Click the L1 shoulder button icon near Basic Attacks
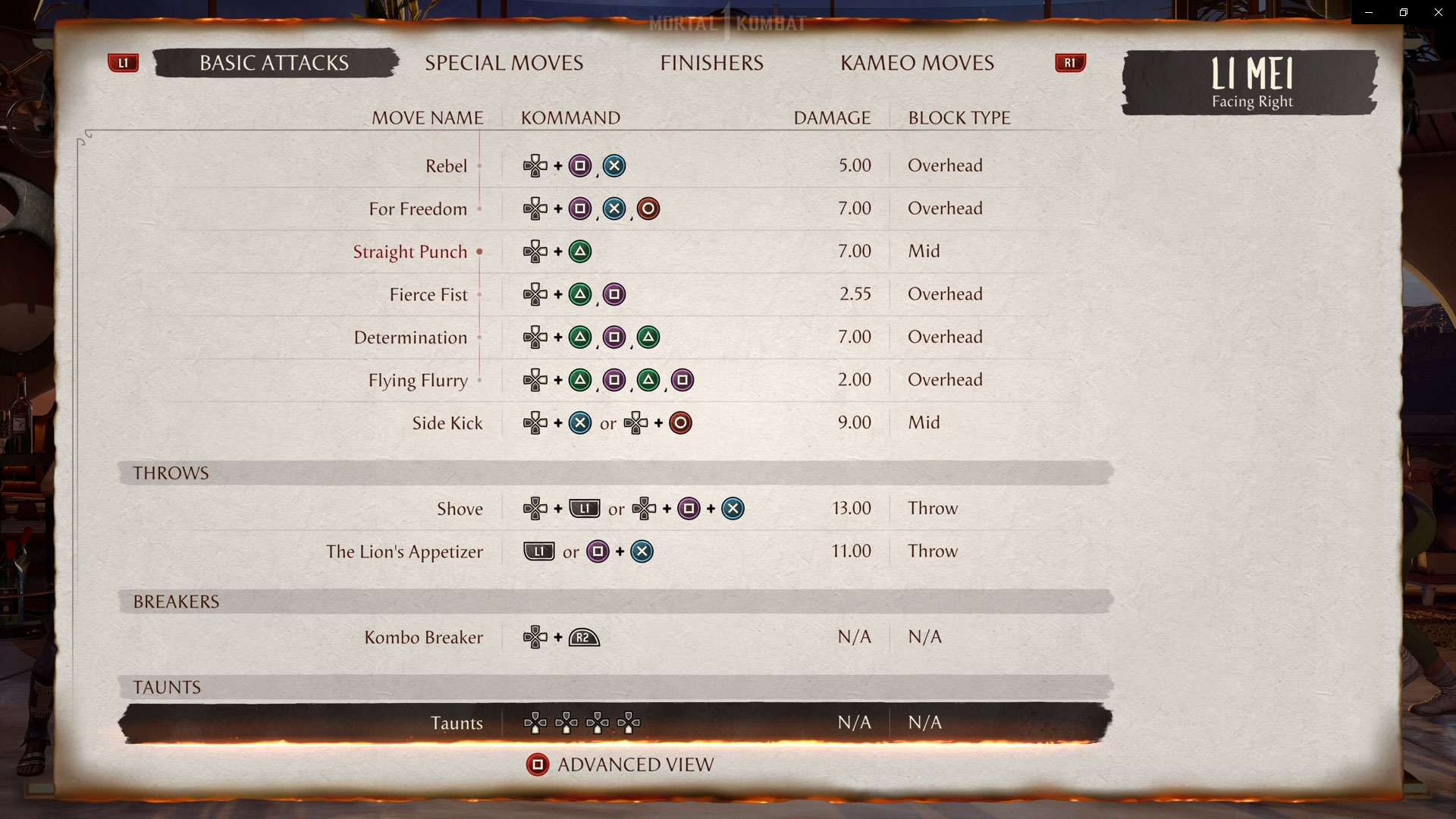This screenshot has width=1456, height=819. coord(124,63)
